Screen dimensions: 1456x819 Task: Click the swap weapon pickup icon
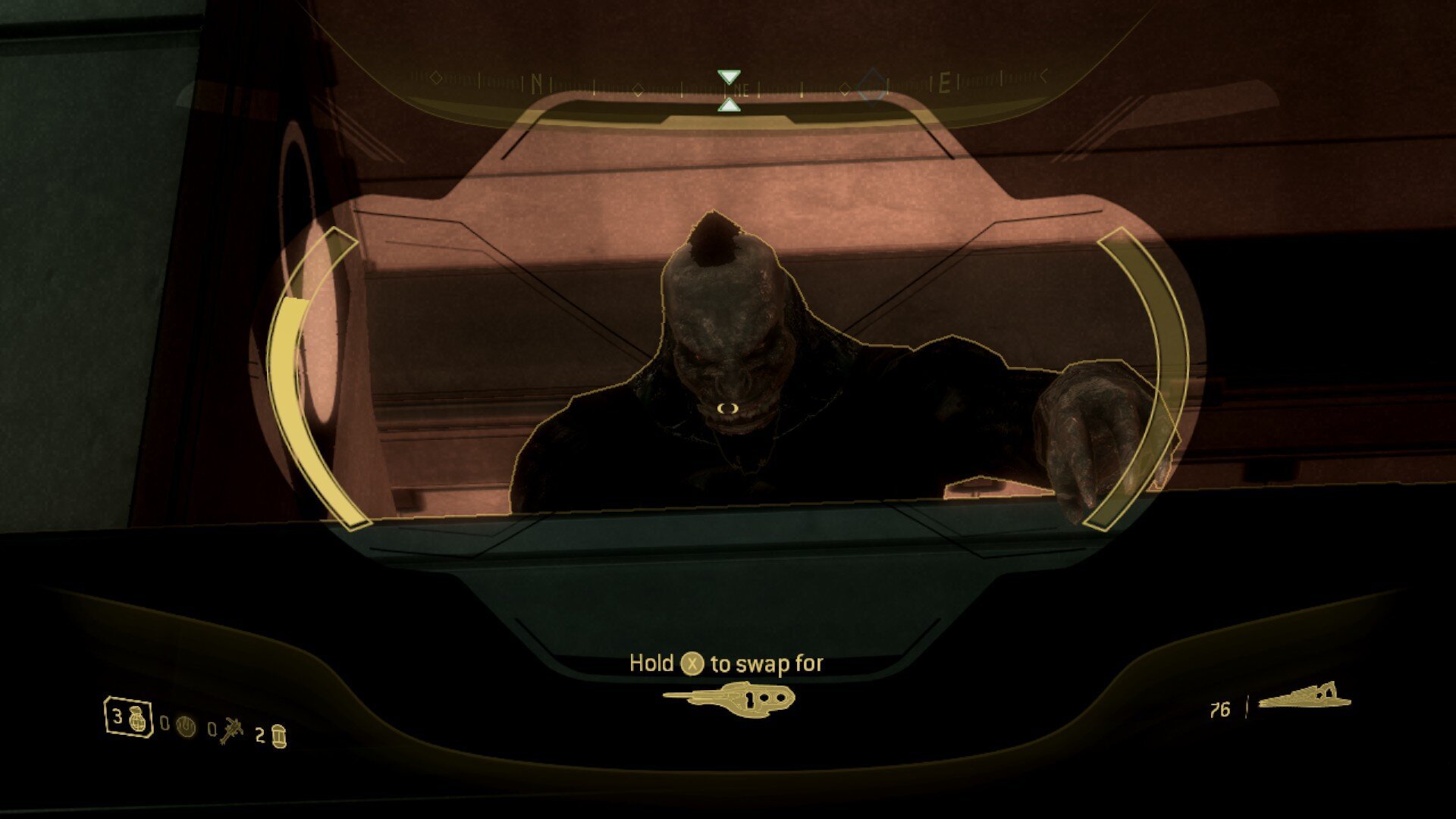[729, 697]
